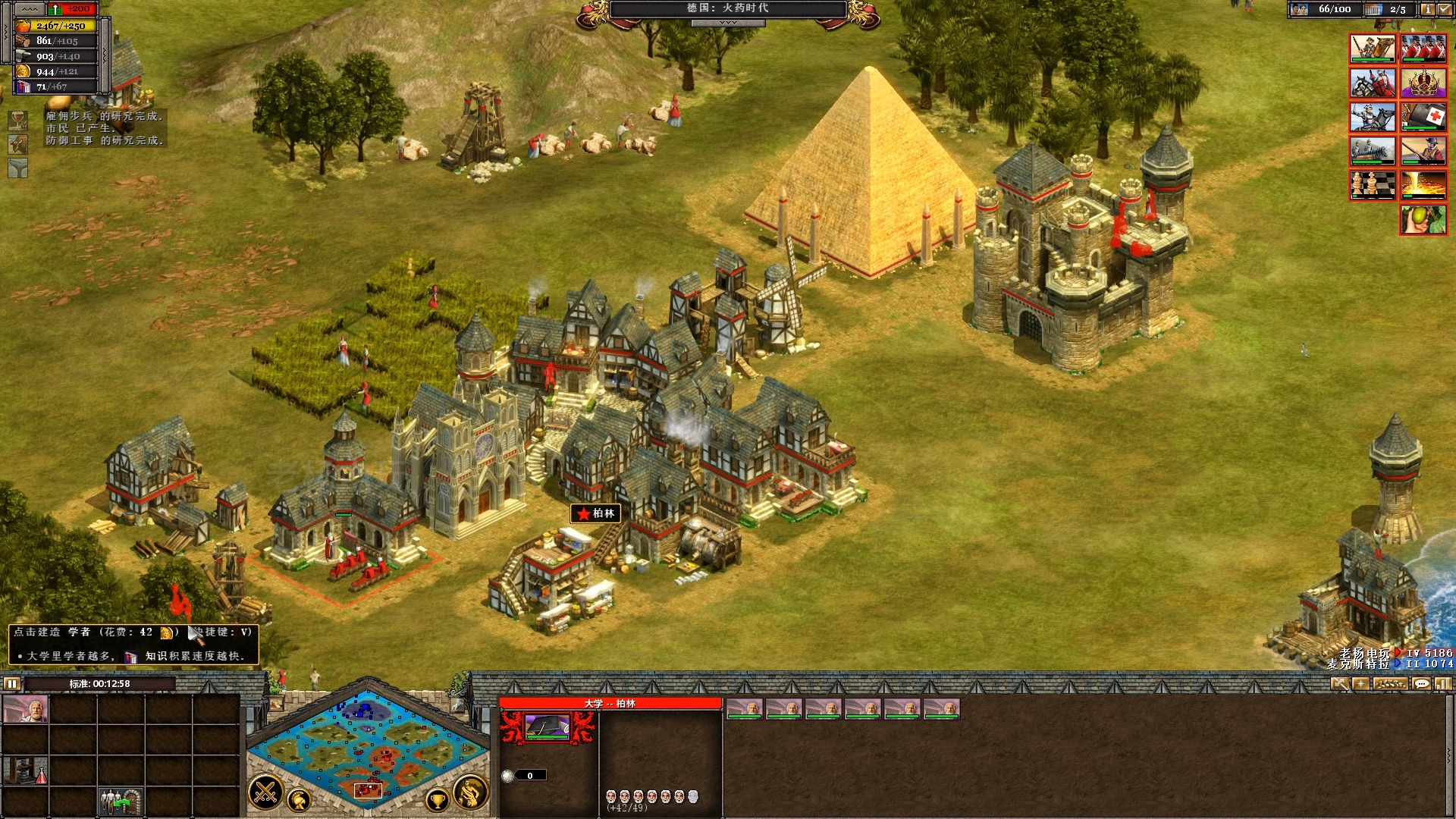Click the golden statue figure button
The image size is (1456, 819).
click(470, 792)
